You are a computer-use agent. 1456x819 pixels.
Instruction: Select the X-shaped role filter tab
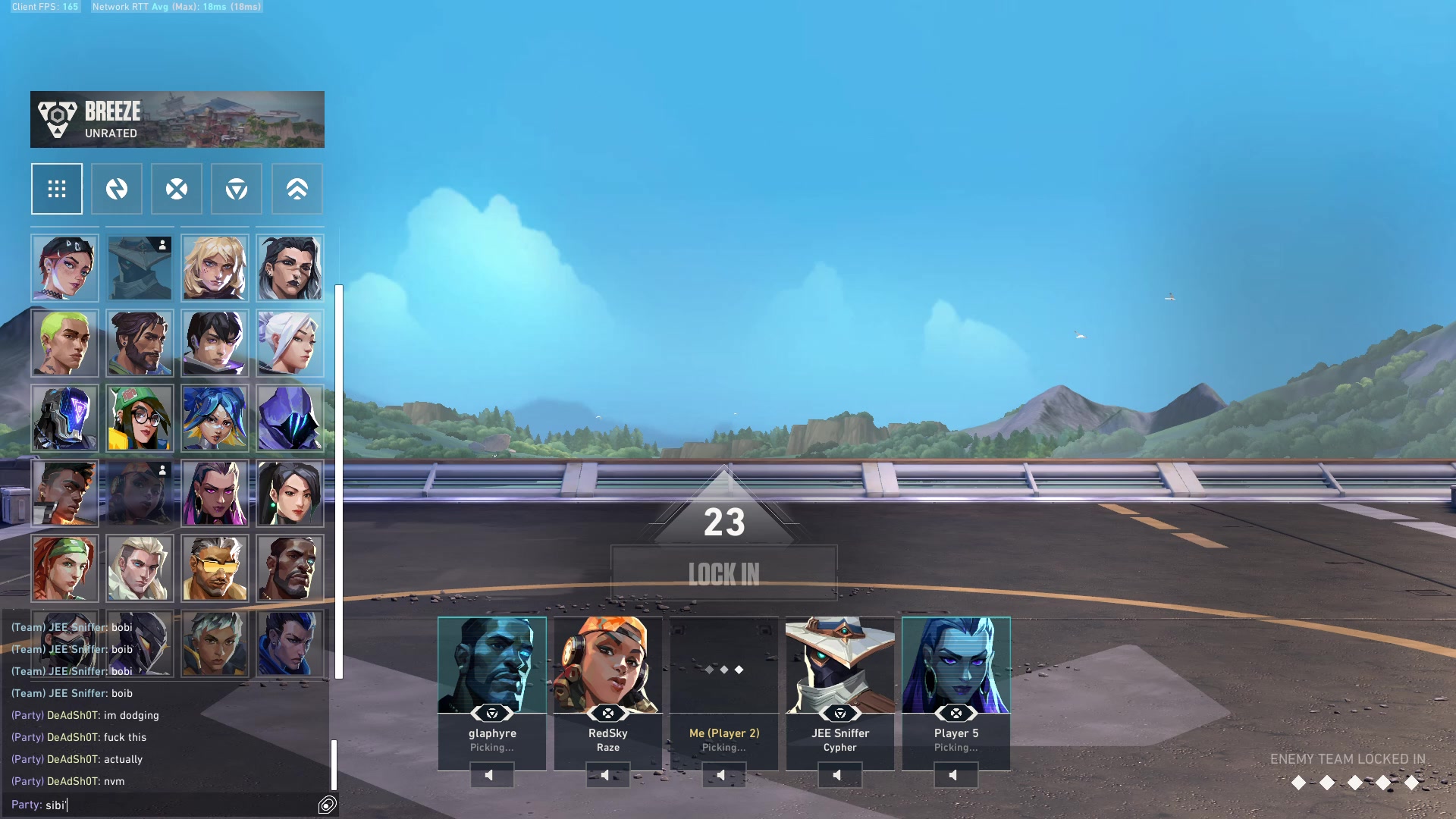coord(177,189)
